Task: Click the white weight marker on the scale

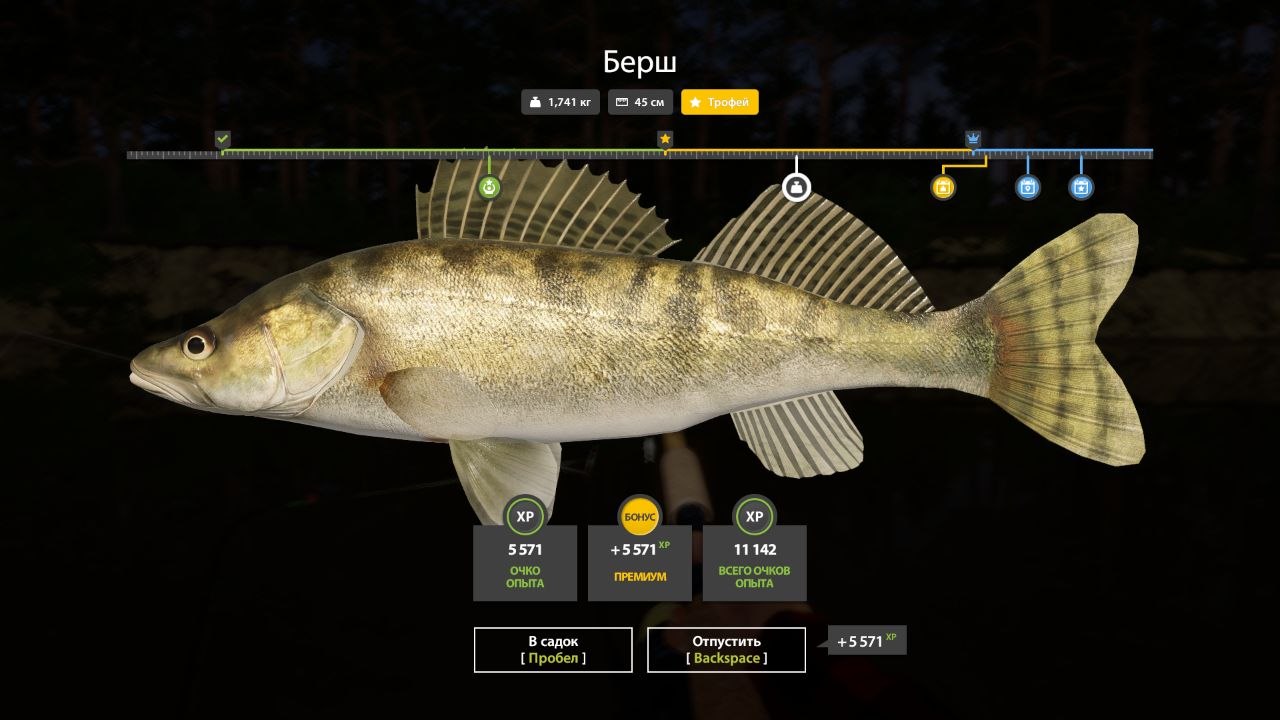Action: click(796, 187)
